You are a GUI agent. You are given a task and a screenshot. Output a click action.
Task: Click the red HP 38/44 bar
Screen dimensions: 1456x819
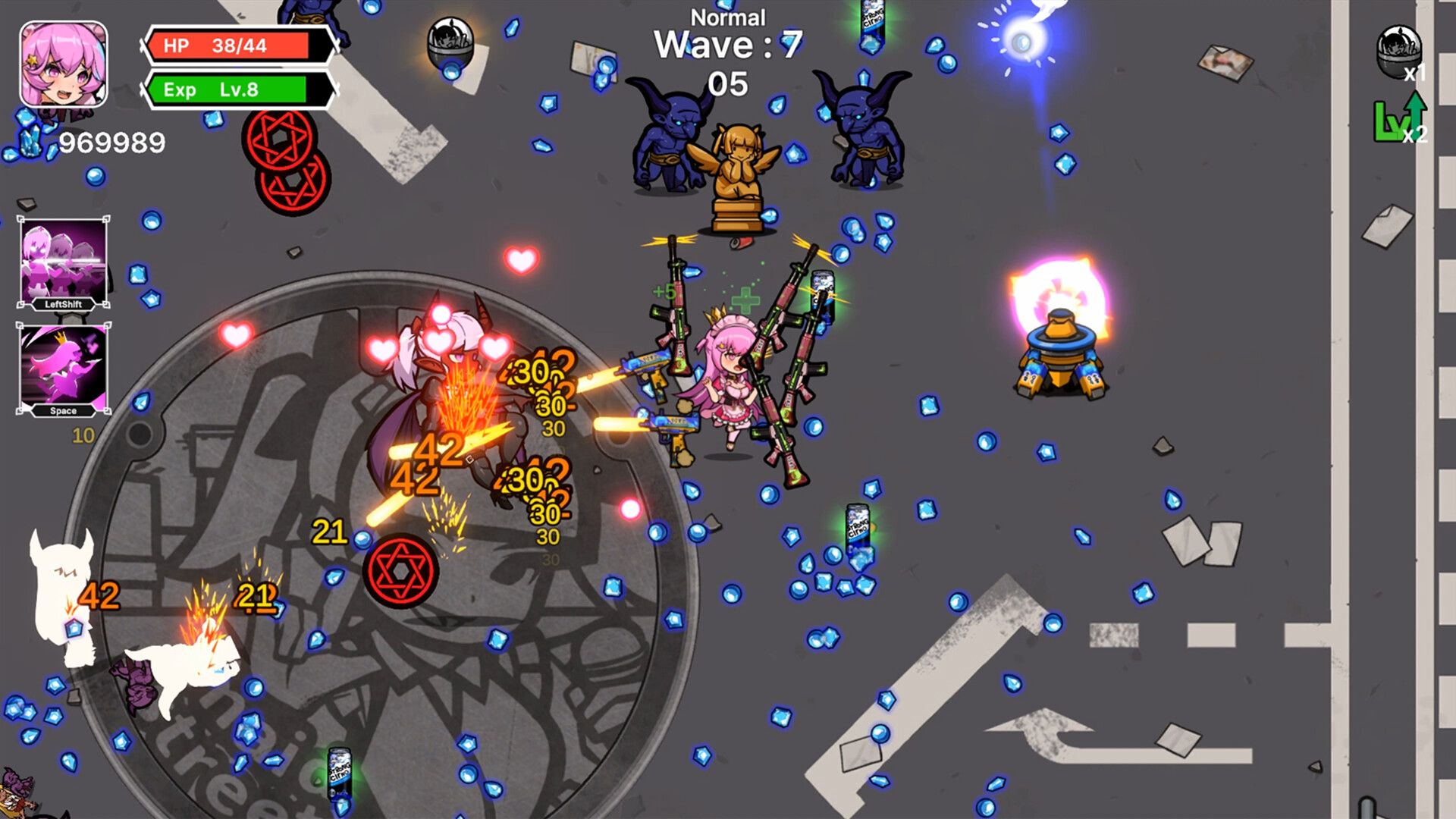point(235,45)
